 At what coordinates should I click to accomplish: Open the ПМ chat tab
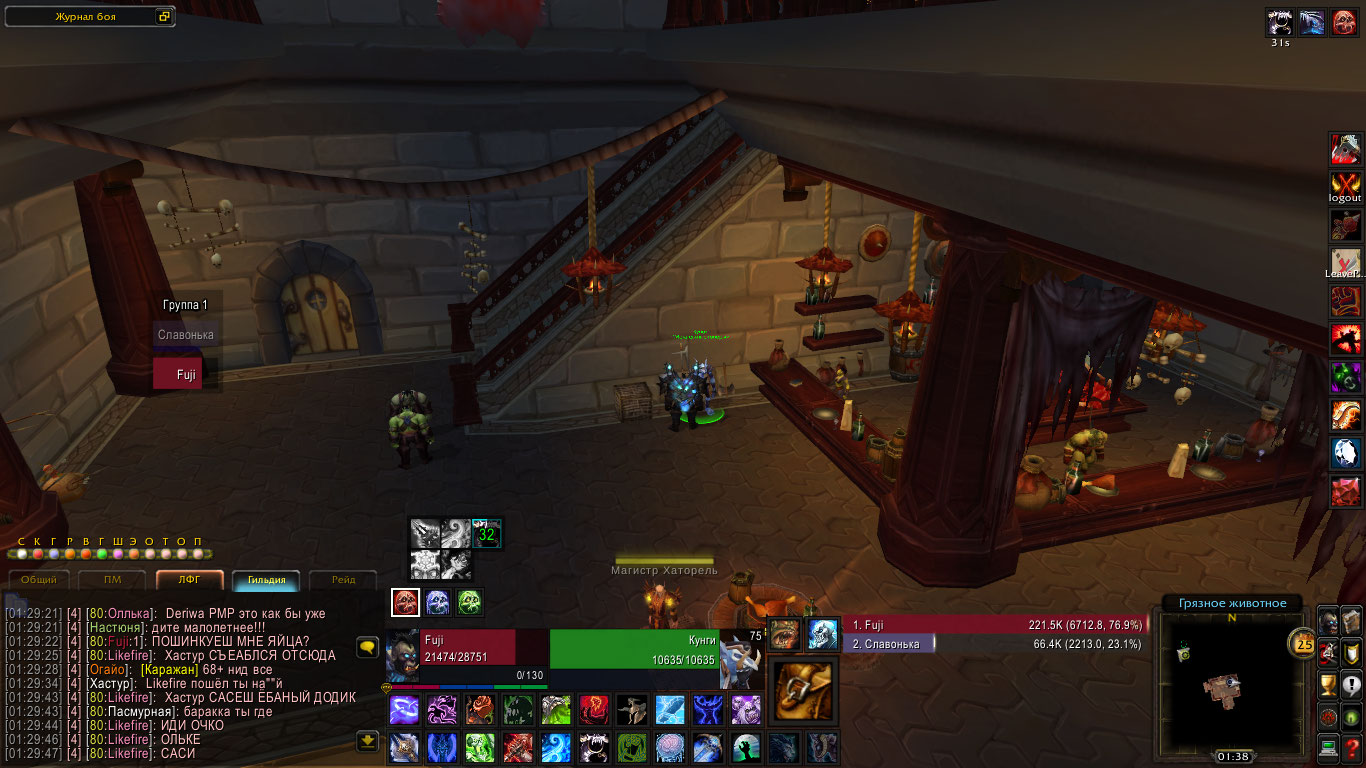113,579
